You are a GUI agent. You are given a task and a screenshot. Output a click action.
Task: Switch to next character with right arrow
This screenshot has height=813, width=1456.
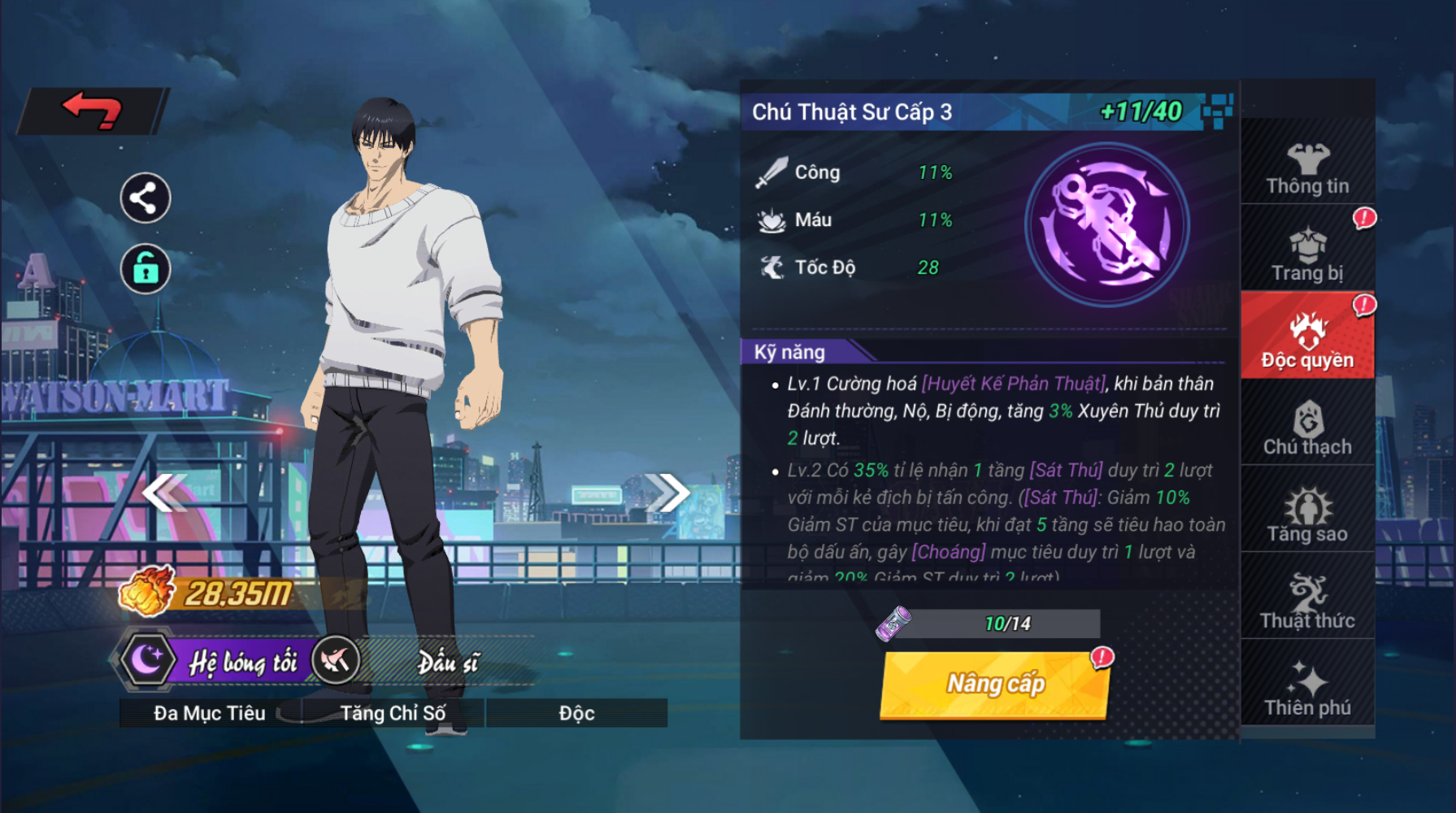[x=667, y=493]
